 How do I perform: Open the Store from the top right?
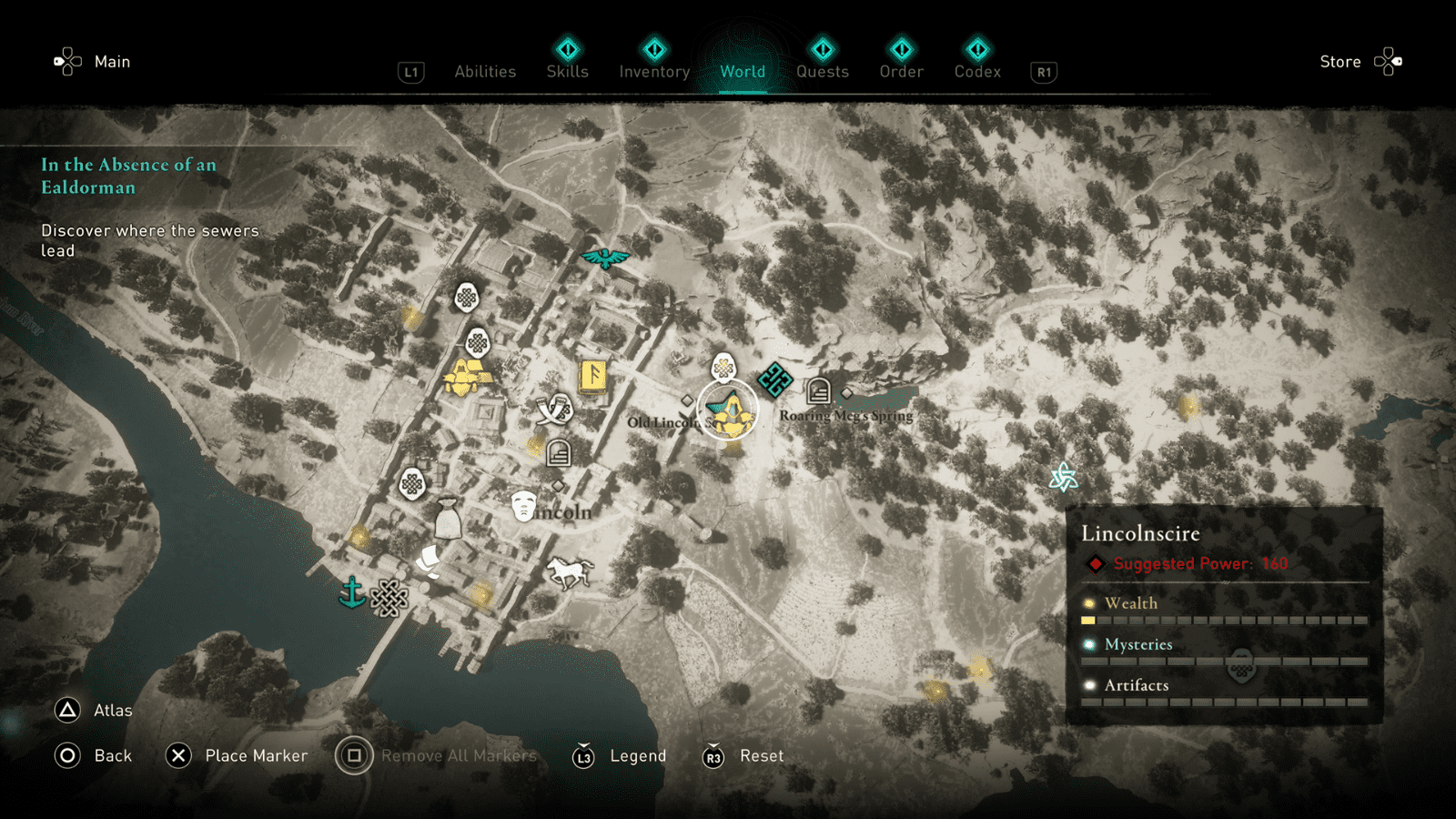1340,62
